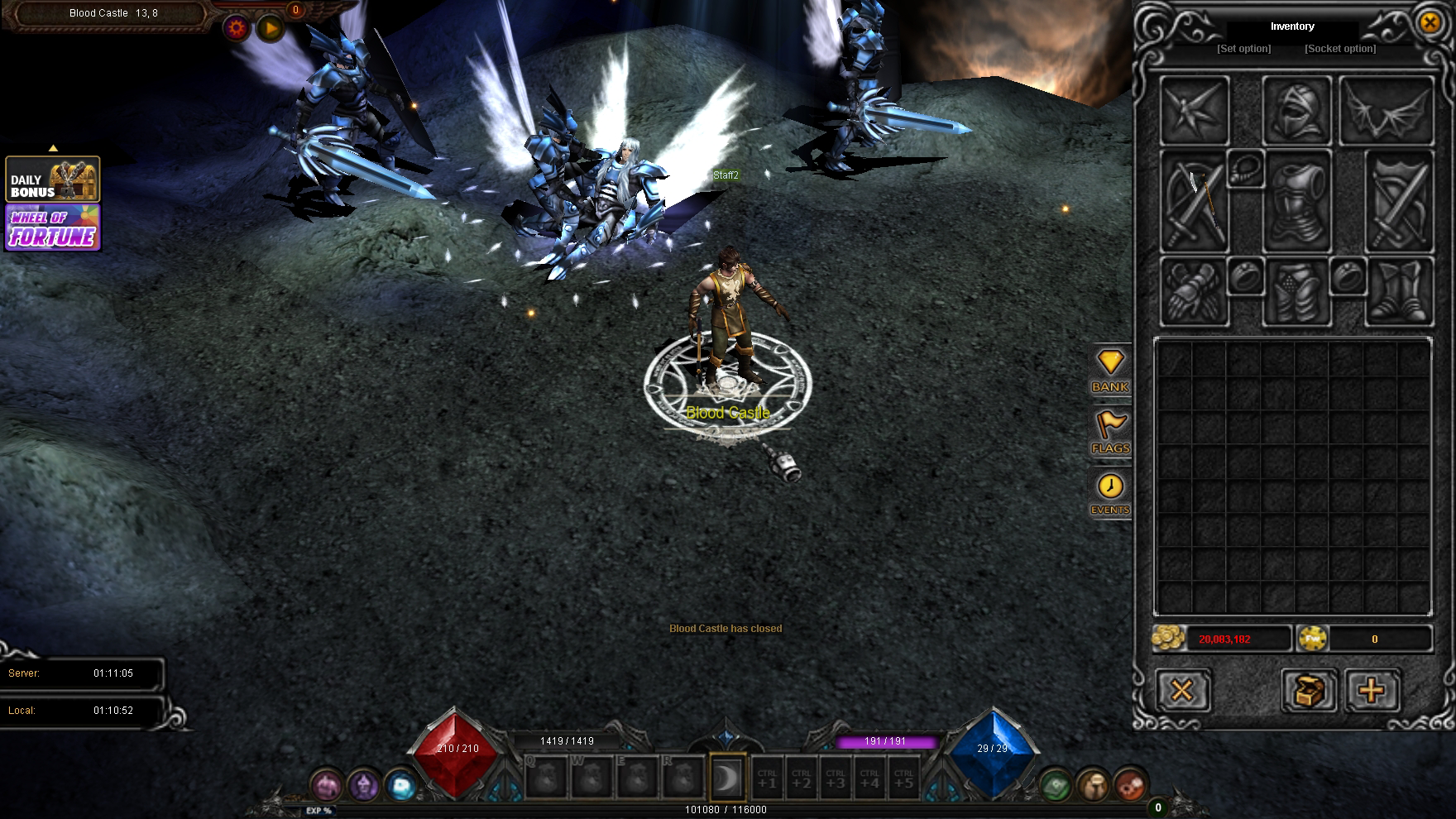Open the Bank panel
The width and height of the screenshot is (1456, 819).
pos(1110,371)
